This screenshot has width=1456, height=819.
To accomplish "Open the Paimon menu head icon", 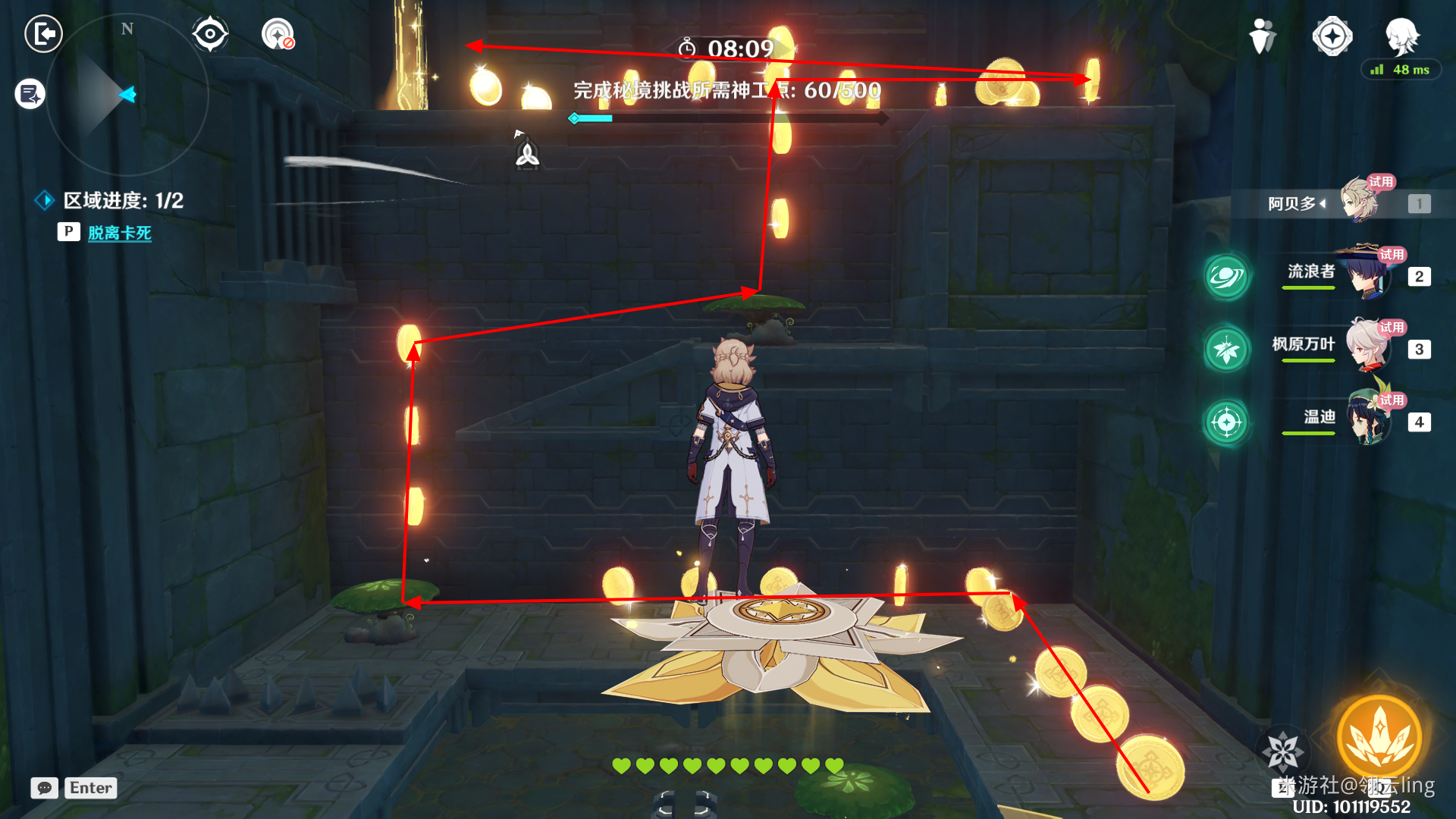I will pos(1401,34).
